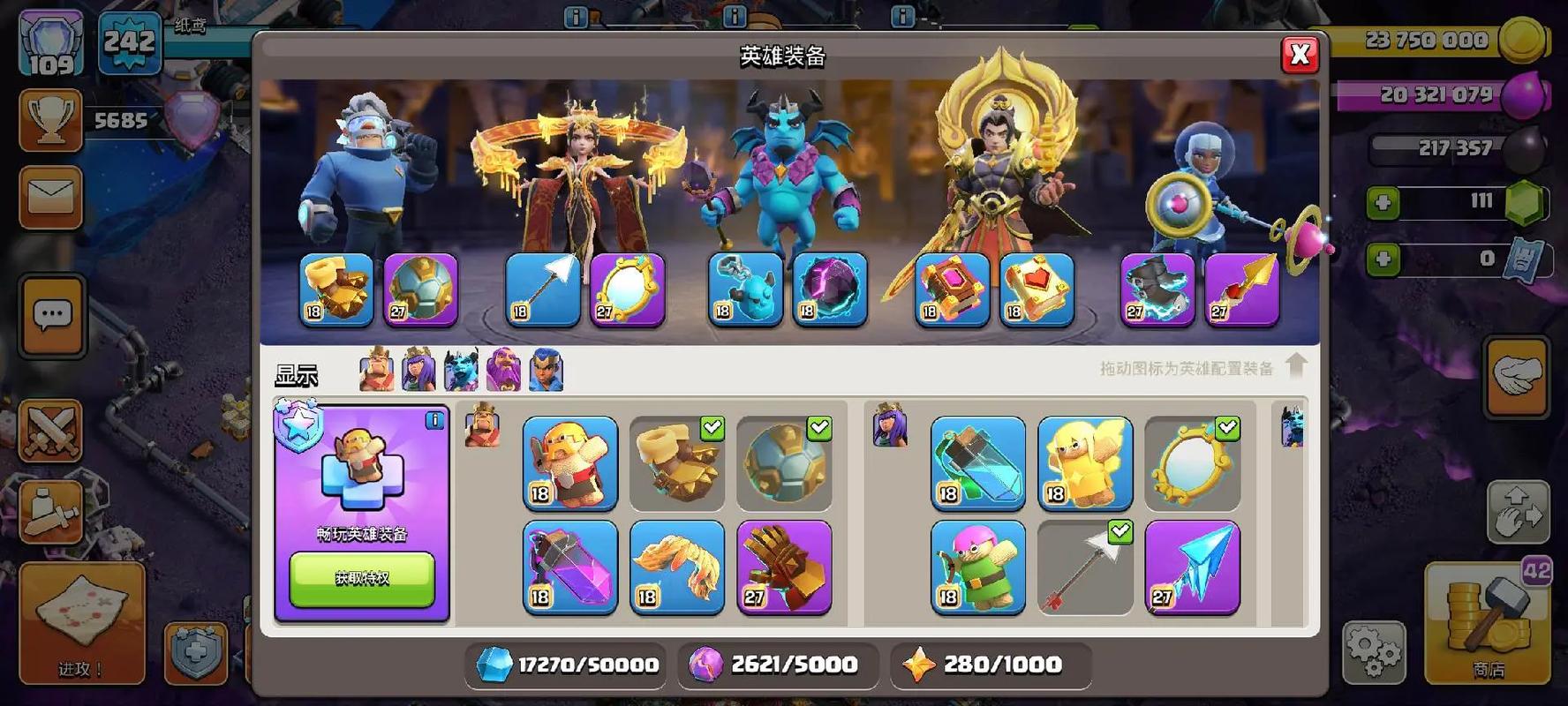Open the game settings gears
Image resolution: width=1568 pixels, height=706 pixels.
pos(1375,652)
